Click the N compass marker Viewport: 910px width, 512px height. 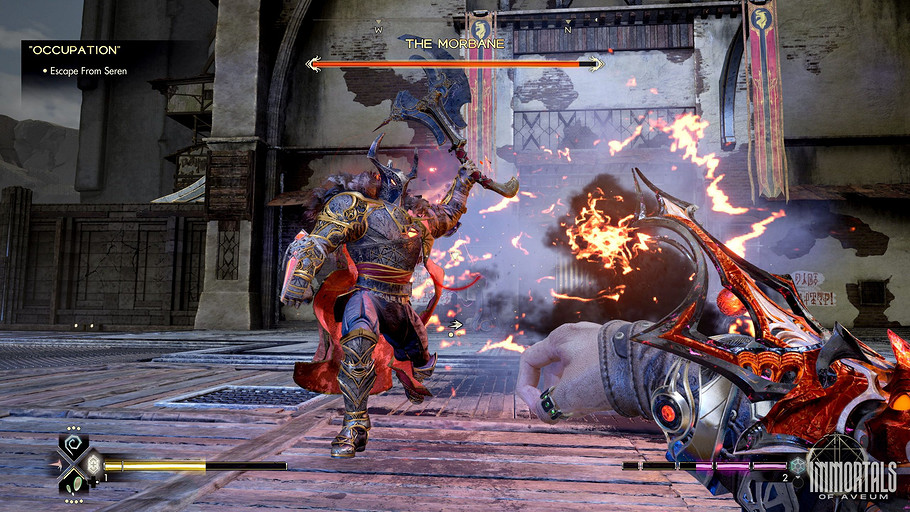click(567, 29)
